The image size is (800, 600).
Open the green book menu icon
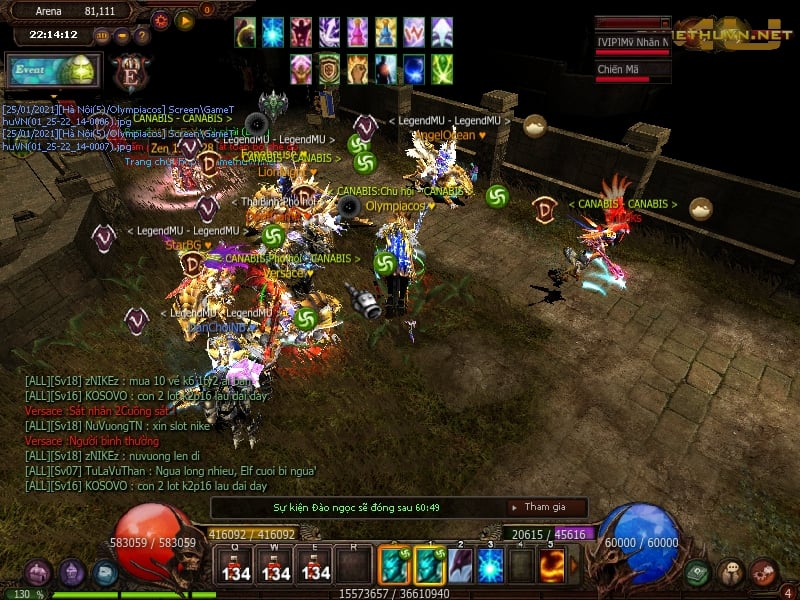pyautogui.click(x=698, y=572)
